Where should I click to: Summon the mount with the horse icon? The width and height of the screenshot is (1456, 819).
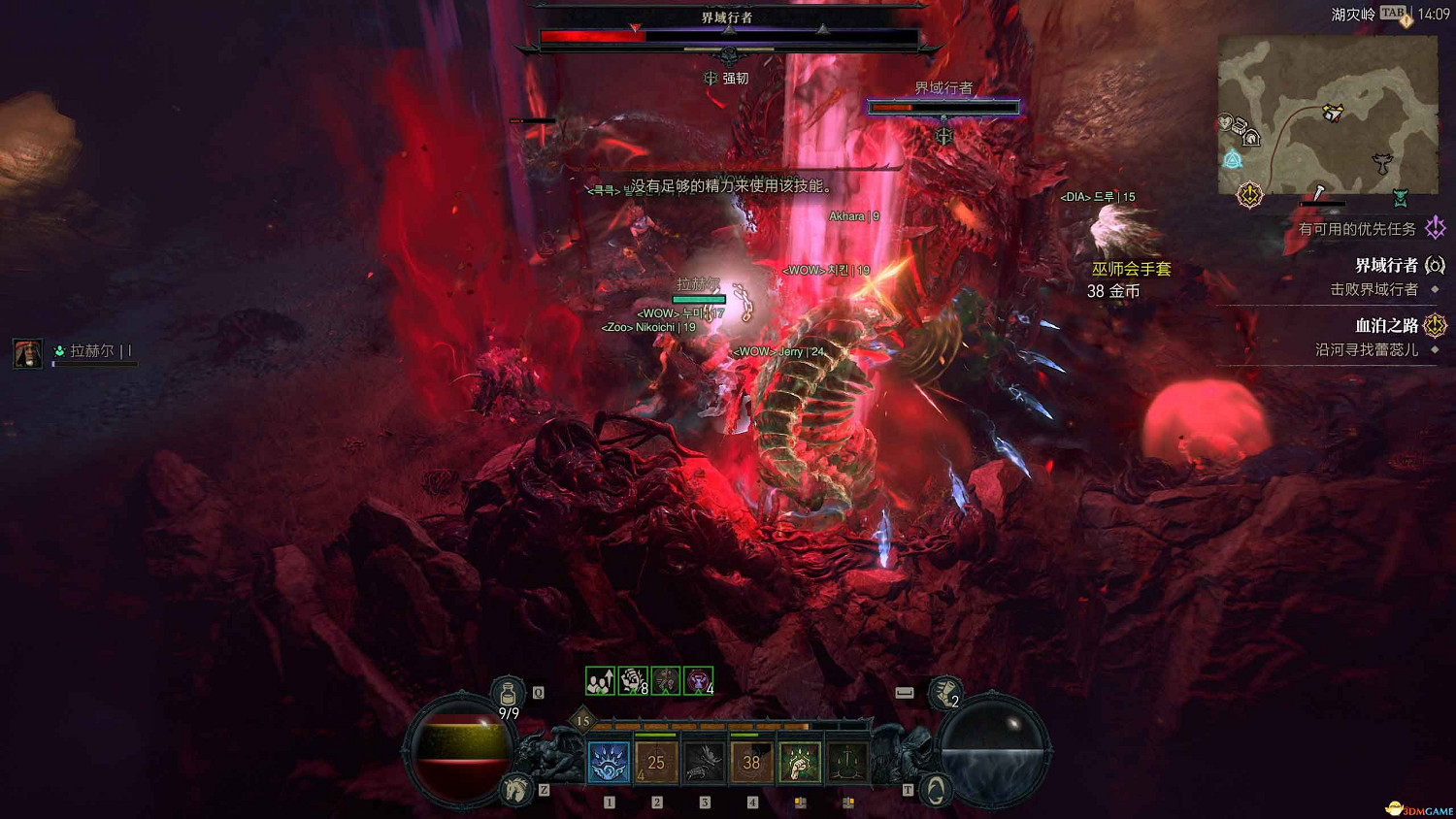pyautogui.click(x=516, y=789)
